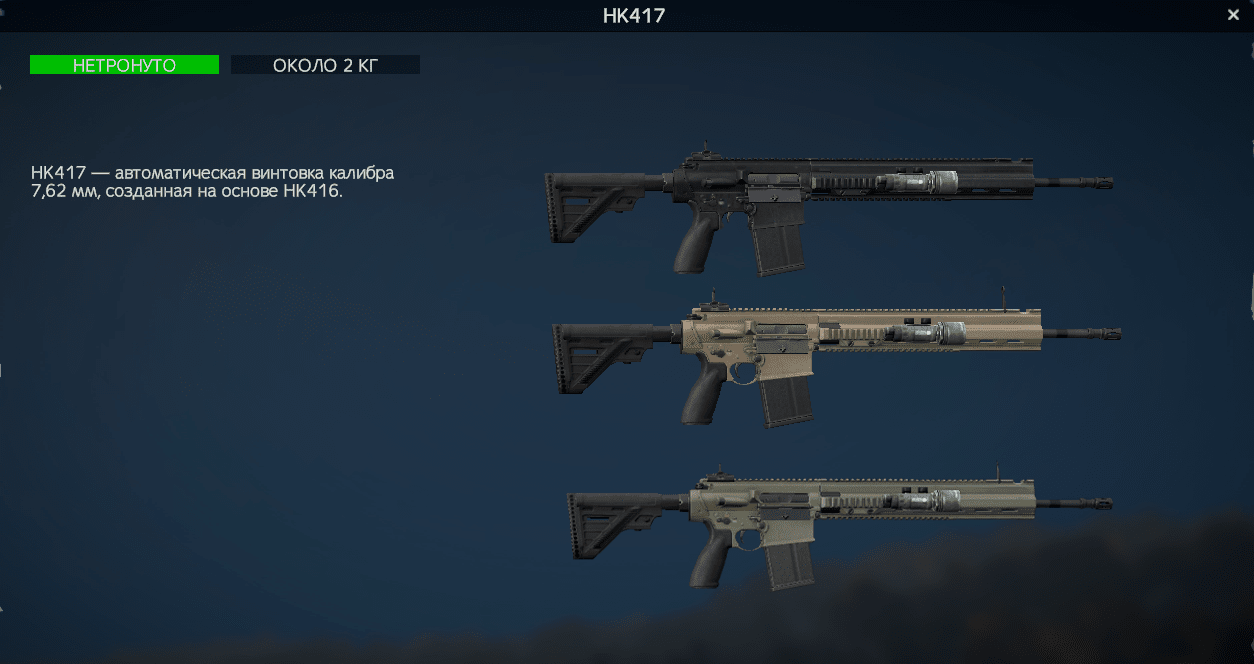Close the HK417 inspection window
Image resolution: width=1254 pixels, height=664 pixels.
coord(1232,15)
